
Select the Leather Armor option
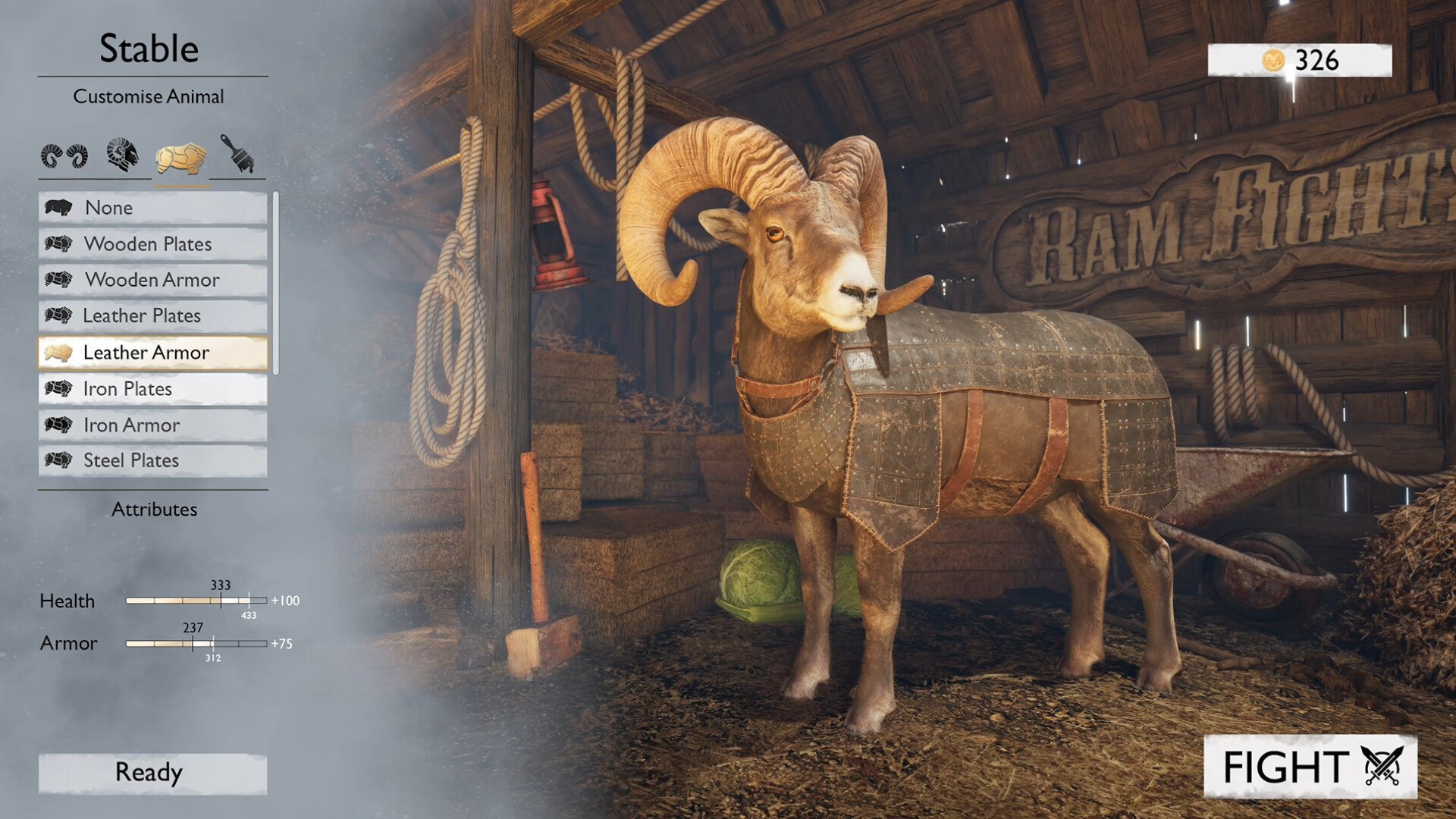tap(152, 353)
